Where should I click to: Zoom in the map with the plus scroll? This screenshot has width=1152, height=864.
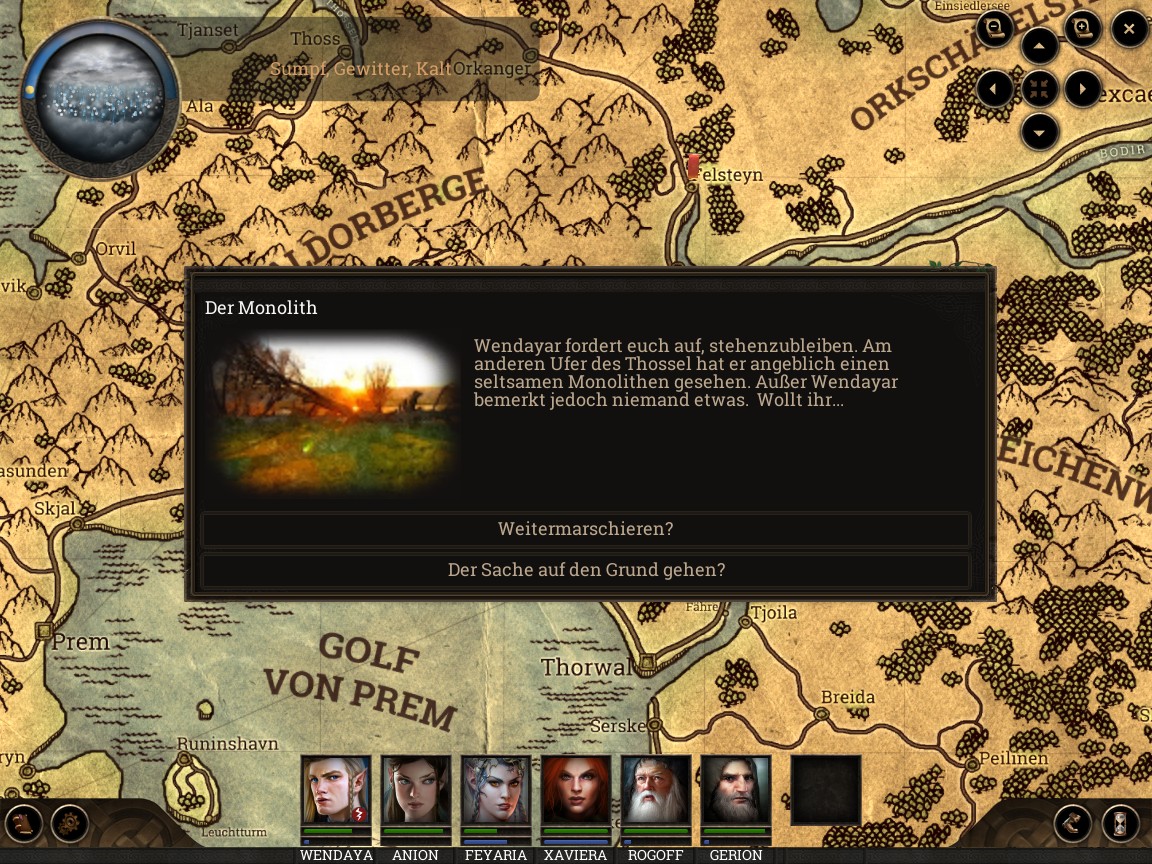(1083, 29)
